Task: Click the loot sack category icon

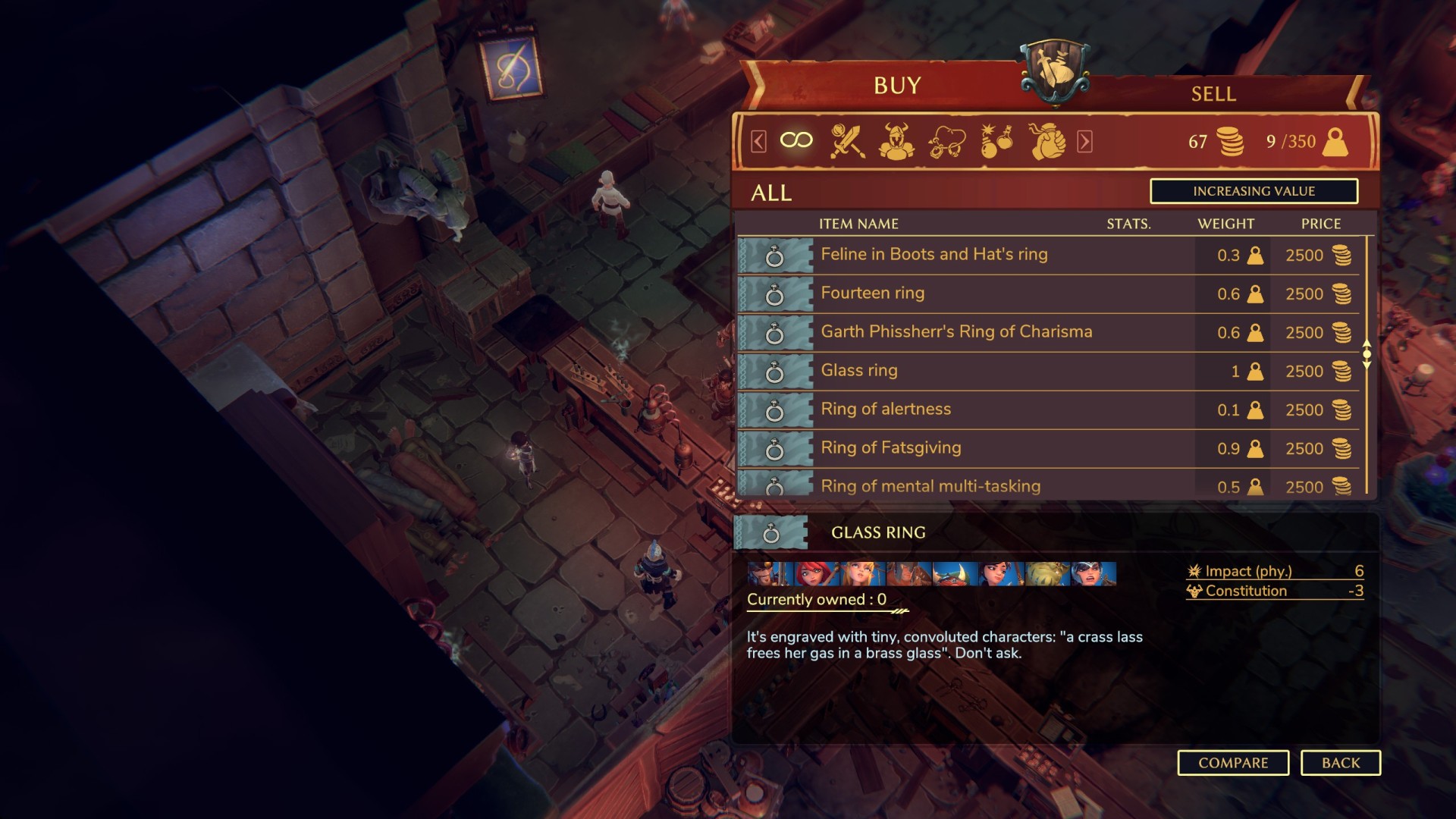Action: tap(1049, 140)
